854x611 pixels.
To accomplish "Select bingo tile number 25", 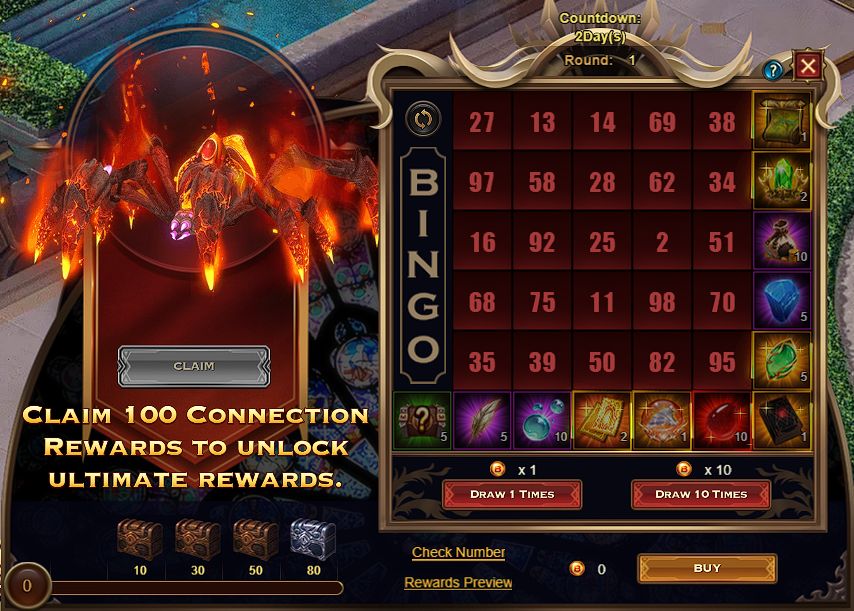I will point(602,242).
